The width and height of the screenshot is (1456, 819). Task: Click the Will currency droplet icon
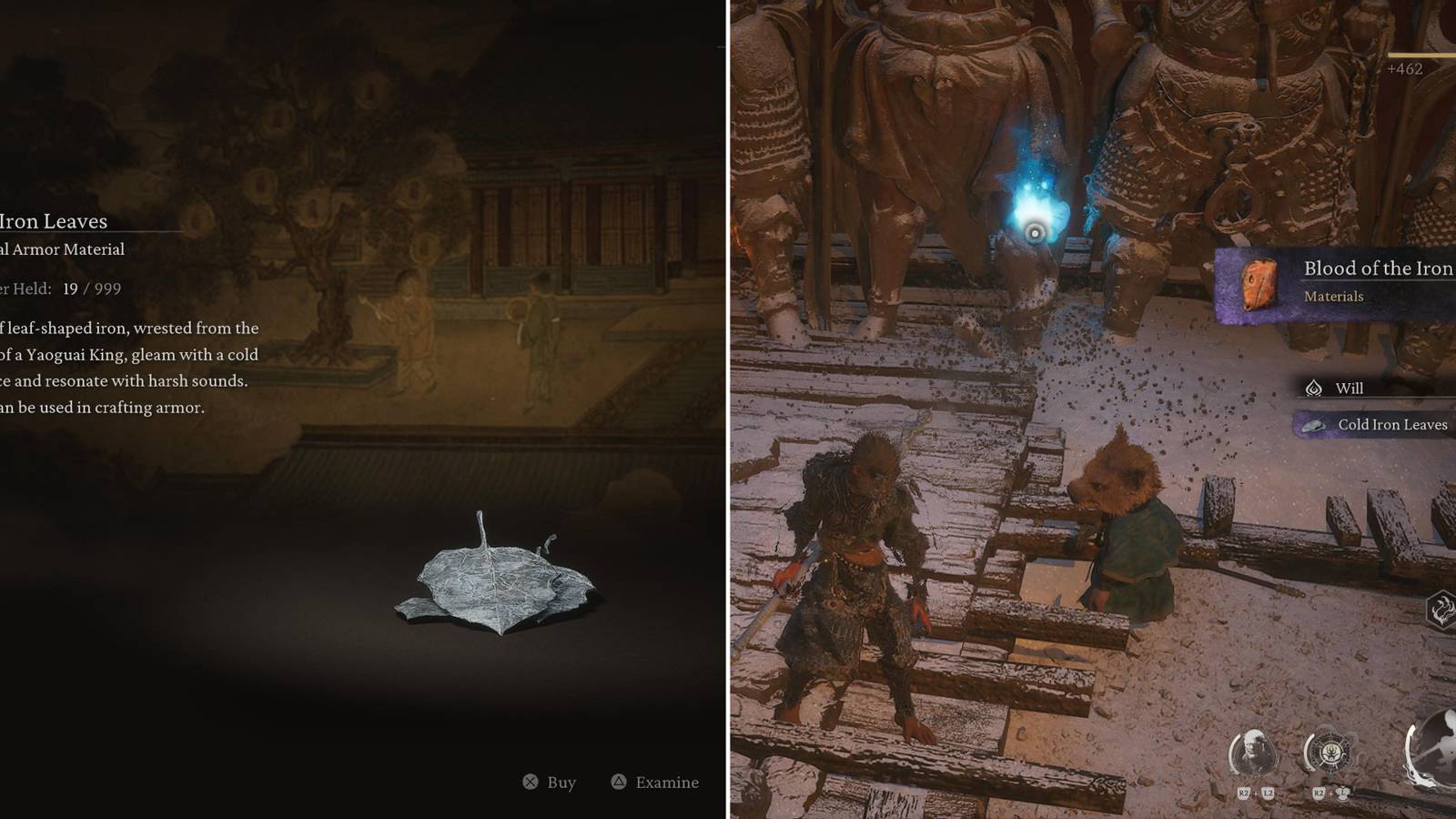point(1314,389)
